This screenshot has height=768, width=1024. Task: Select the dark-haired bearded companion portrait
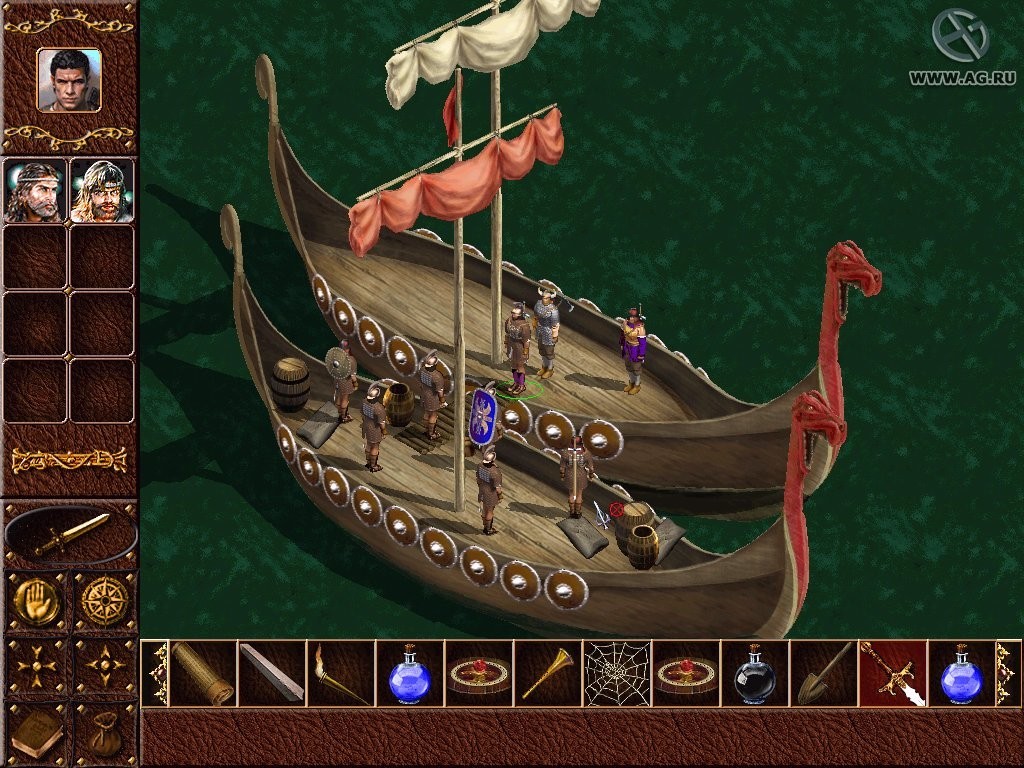[x=35, y=190]
